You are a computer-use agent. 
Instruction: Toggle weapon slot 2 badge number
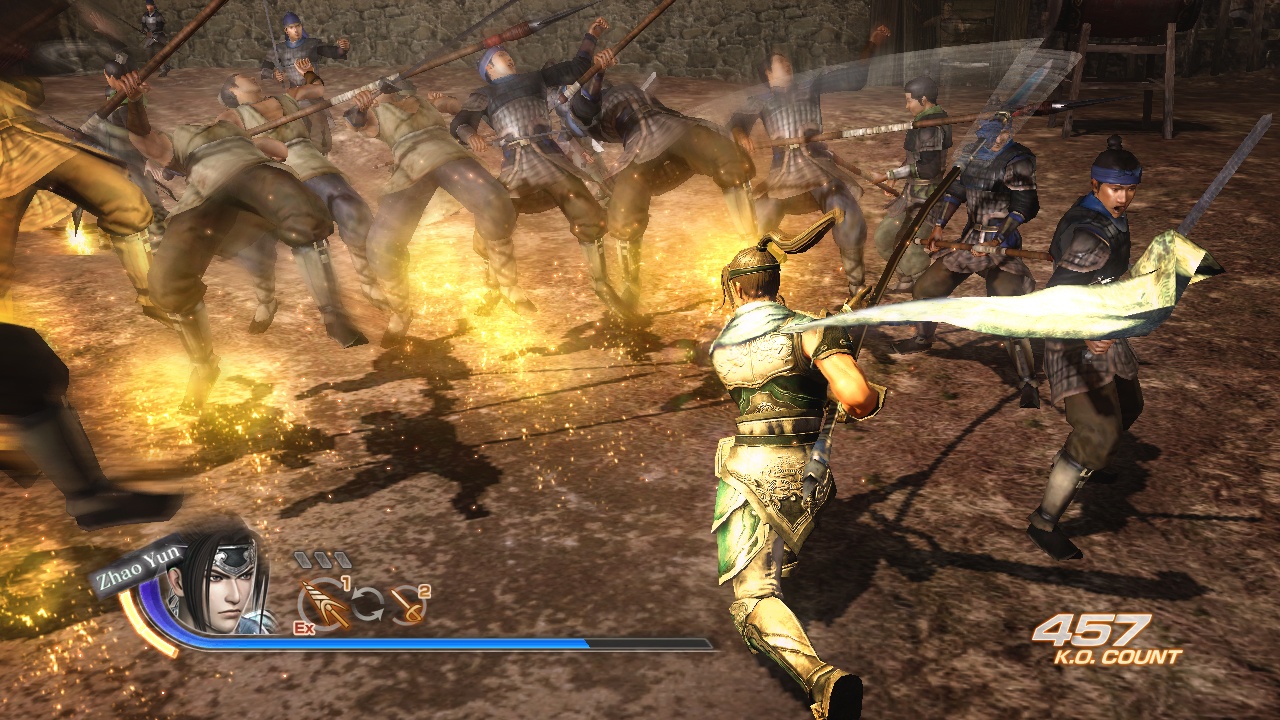point(424,593)
